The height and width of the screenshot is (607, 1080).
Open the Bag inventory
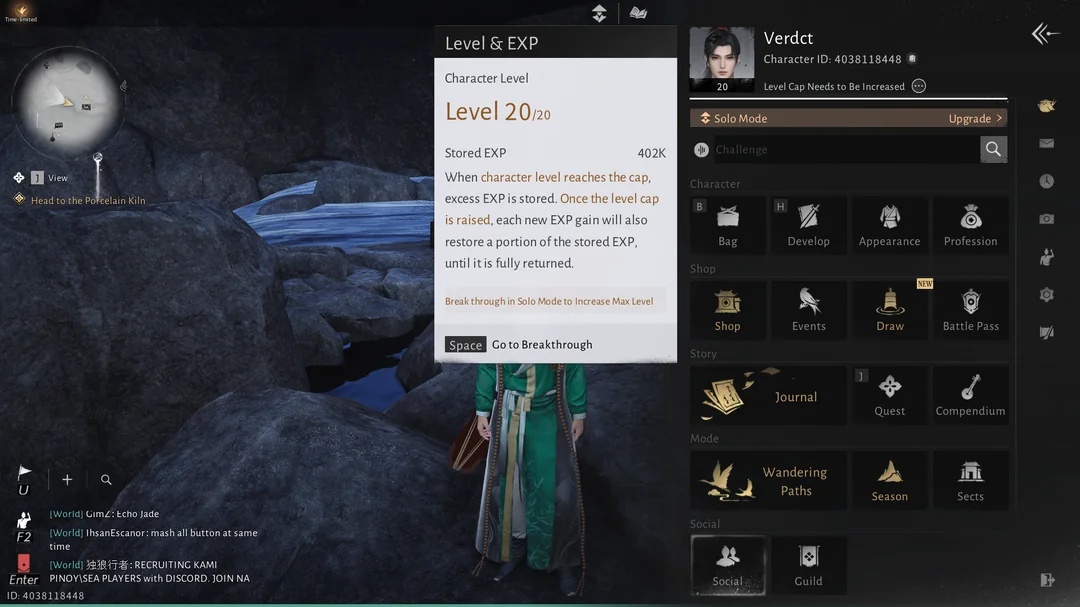coord(728,224)
